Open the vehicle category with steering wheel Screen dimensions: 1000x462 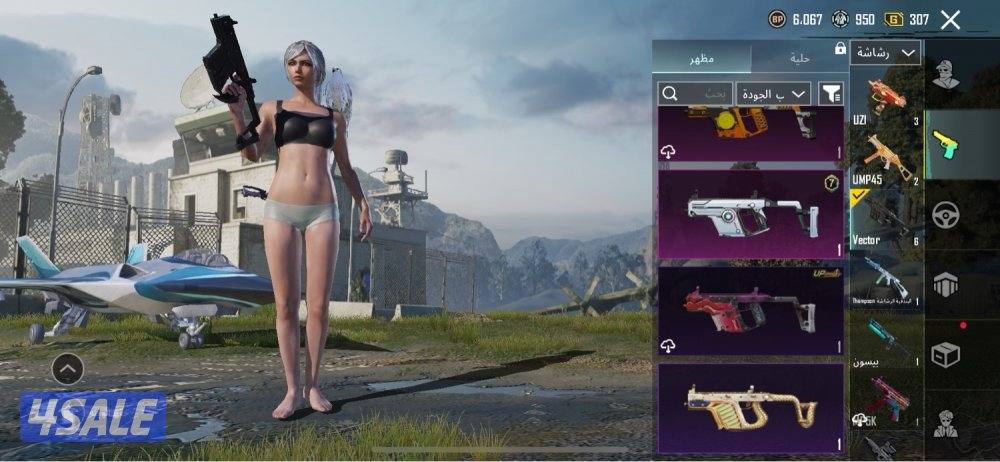[947, 215]
